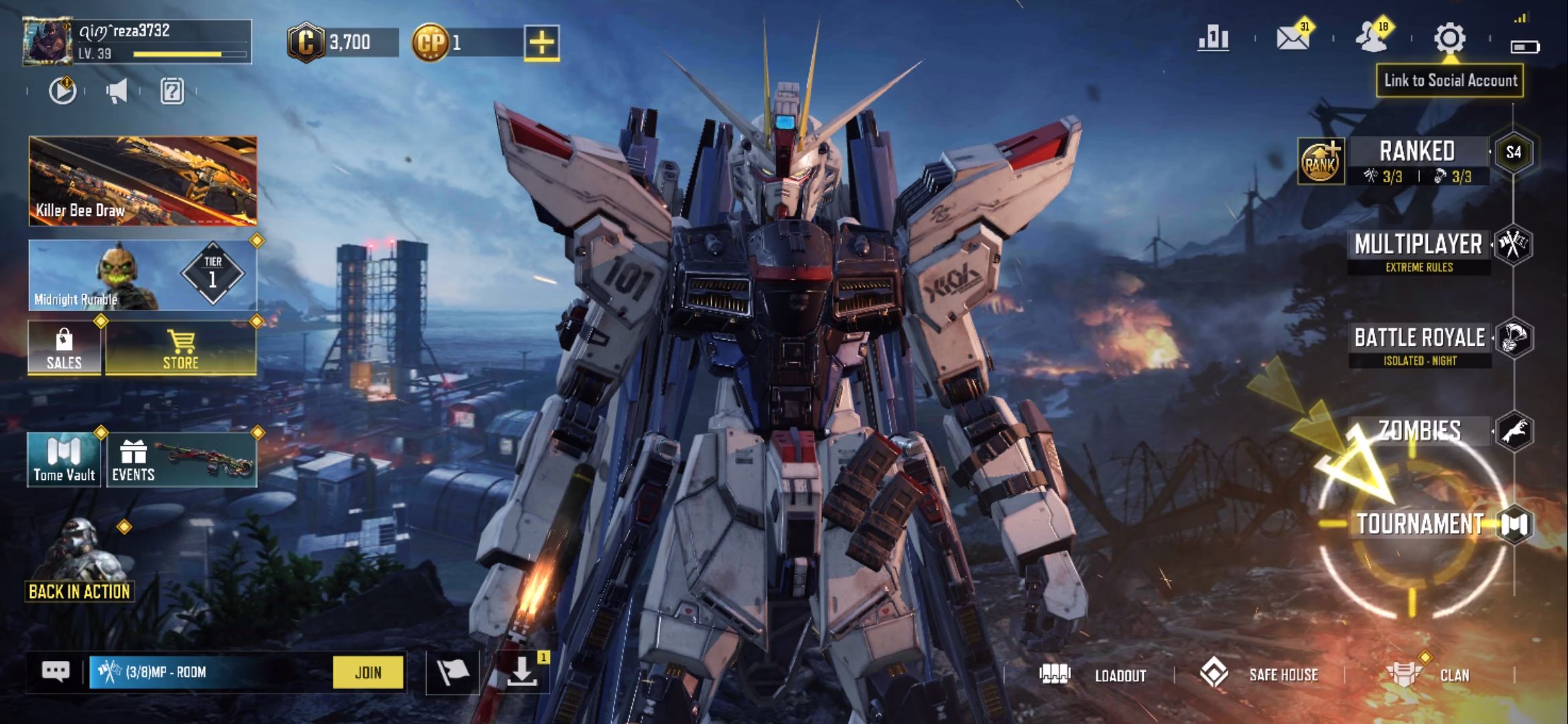Choose Battle Royale mode

[1419, 339]
